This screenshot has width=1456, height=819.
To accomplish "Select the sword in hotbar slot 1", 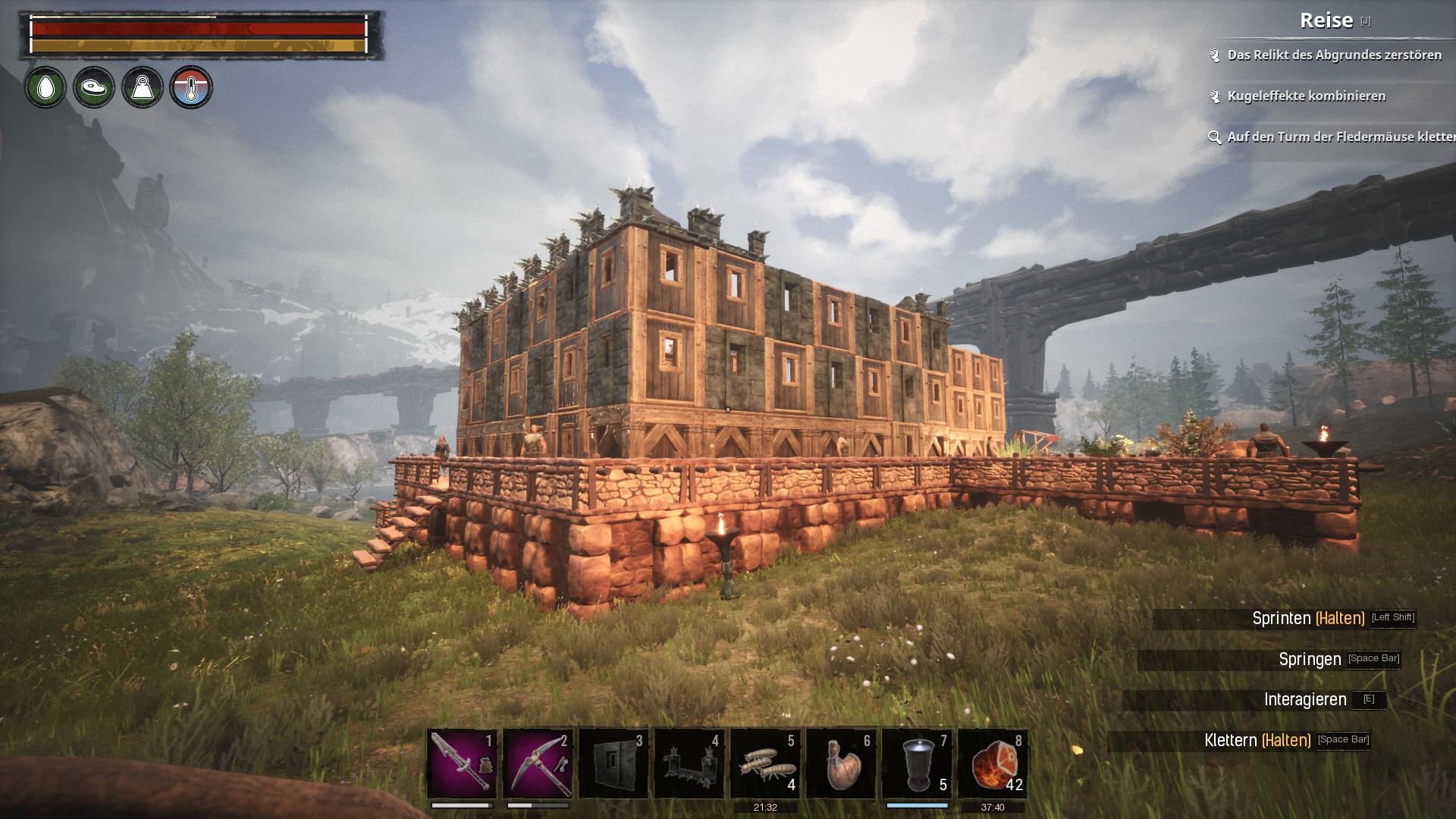I will point(462,763).
